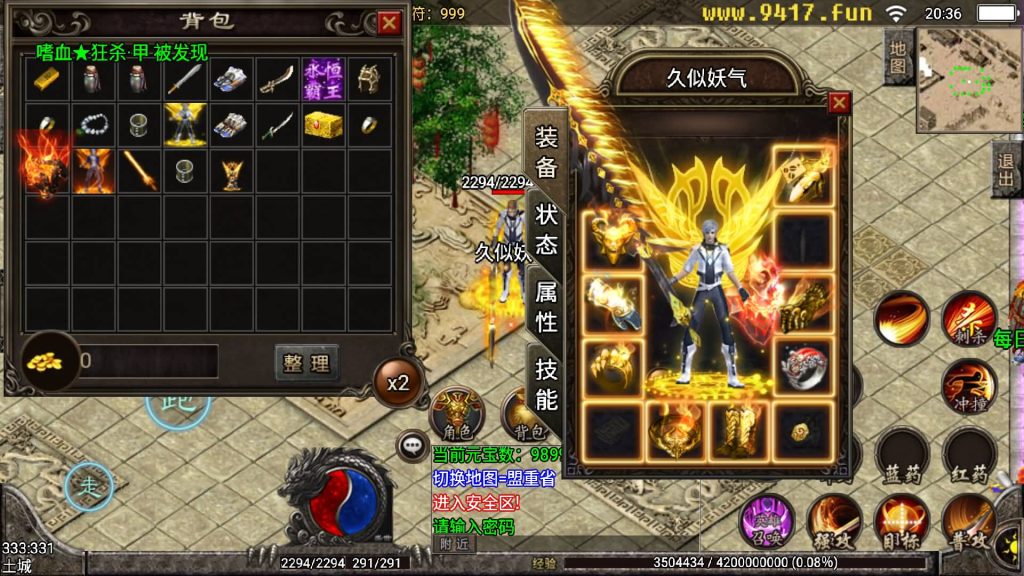This screenshot has height=576, width=1024.
Task: Open the 状态 status tab
Action: click(x=546, y=228)
